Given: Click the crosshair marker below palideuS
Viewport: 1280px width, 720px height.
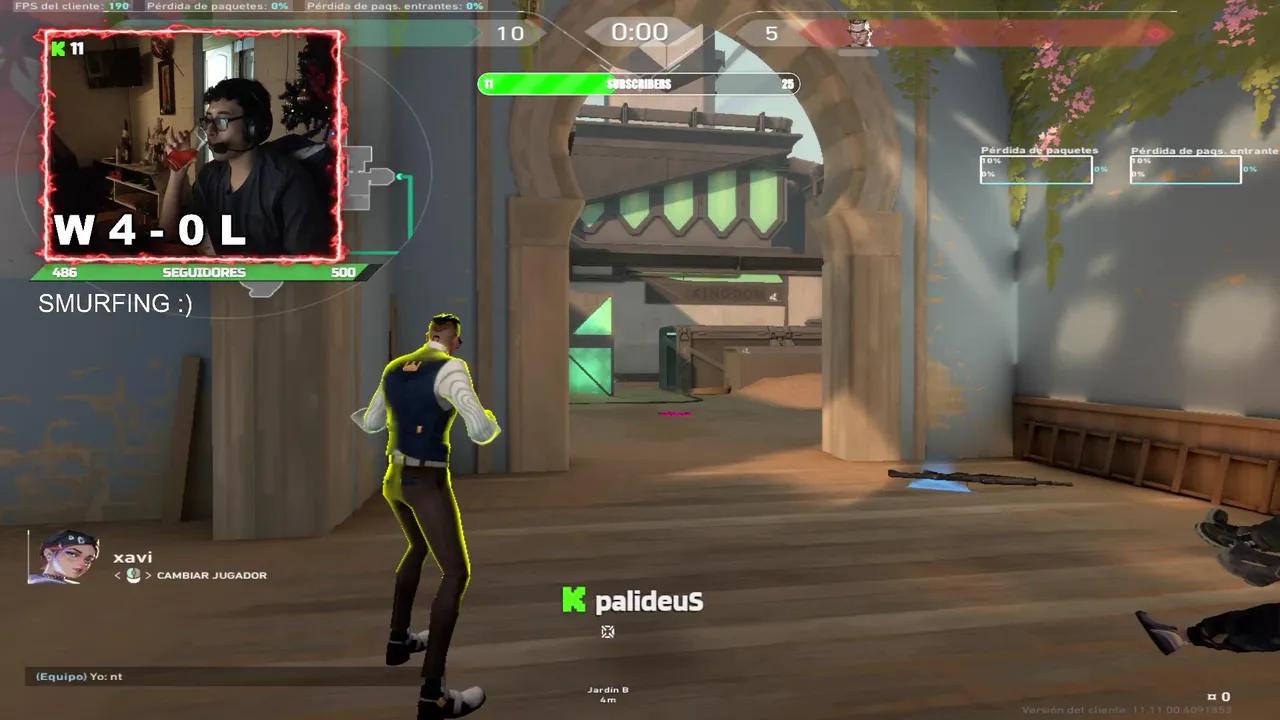Looking at the screenshot, I should [x=607, y=631].
